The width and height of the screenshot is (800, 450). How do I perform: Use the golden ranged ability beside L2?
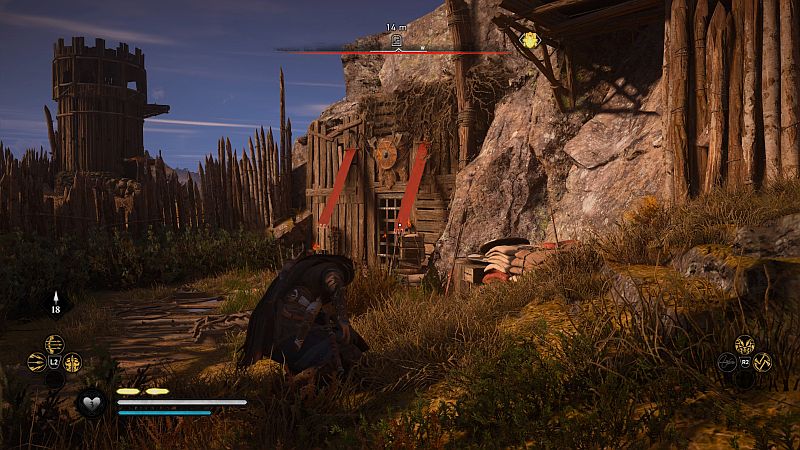click(x=72, y=363)
